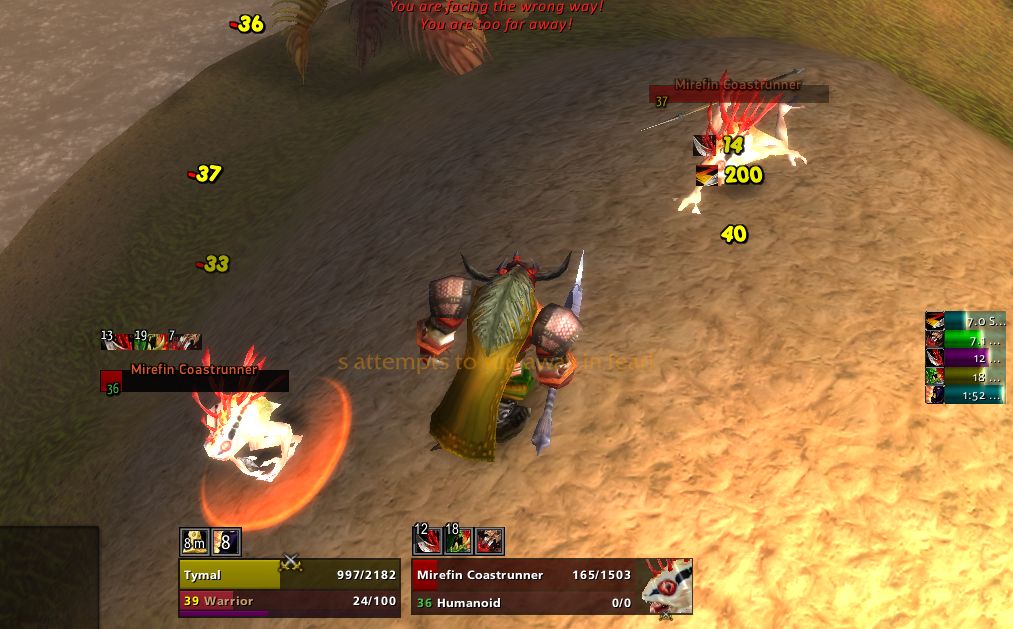Screen dimensions: 1013x629
Task: Click the unnumbered red target debuff icon
Action: pos(490,541)
